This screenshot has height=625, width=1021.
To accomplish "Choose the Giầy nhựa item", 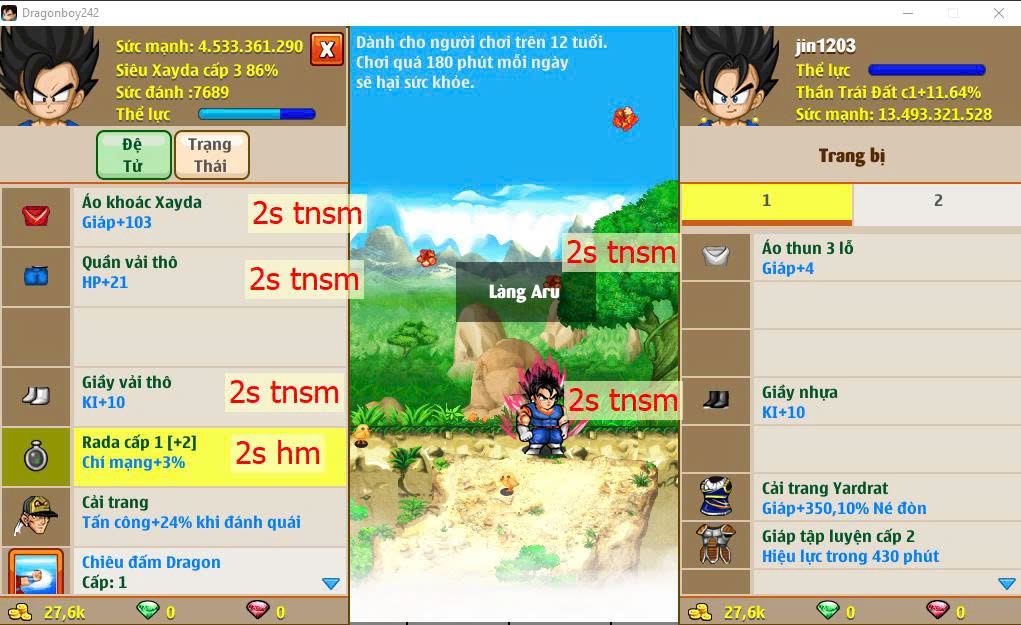I will point(850,402).
